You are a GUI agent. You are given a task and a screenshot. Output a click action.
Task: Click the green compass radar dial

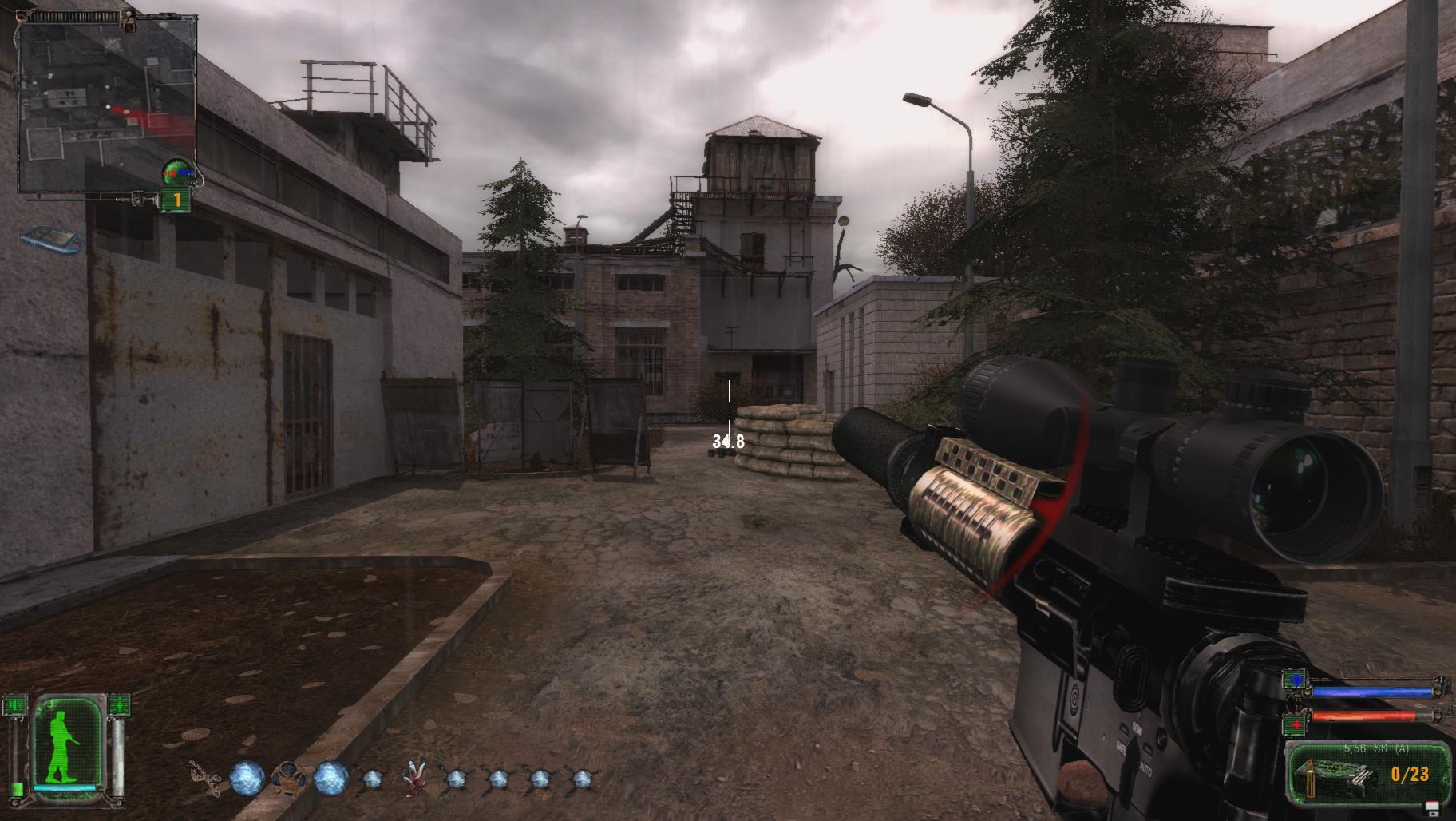click(x=177, y=169)
